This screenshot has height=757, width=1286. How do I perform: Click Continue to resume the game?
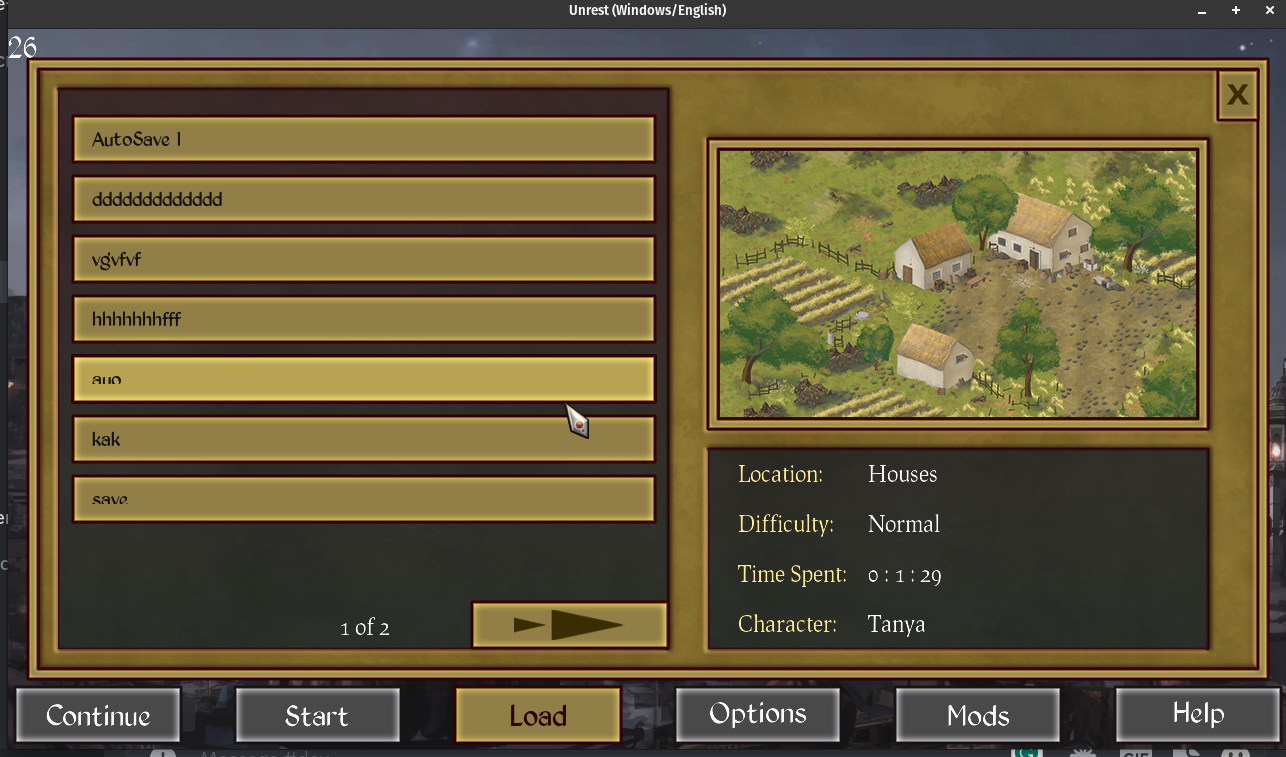pyautogui.click(x=97, y=714)
